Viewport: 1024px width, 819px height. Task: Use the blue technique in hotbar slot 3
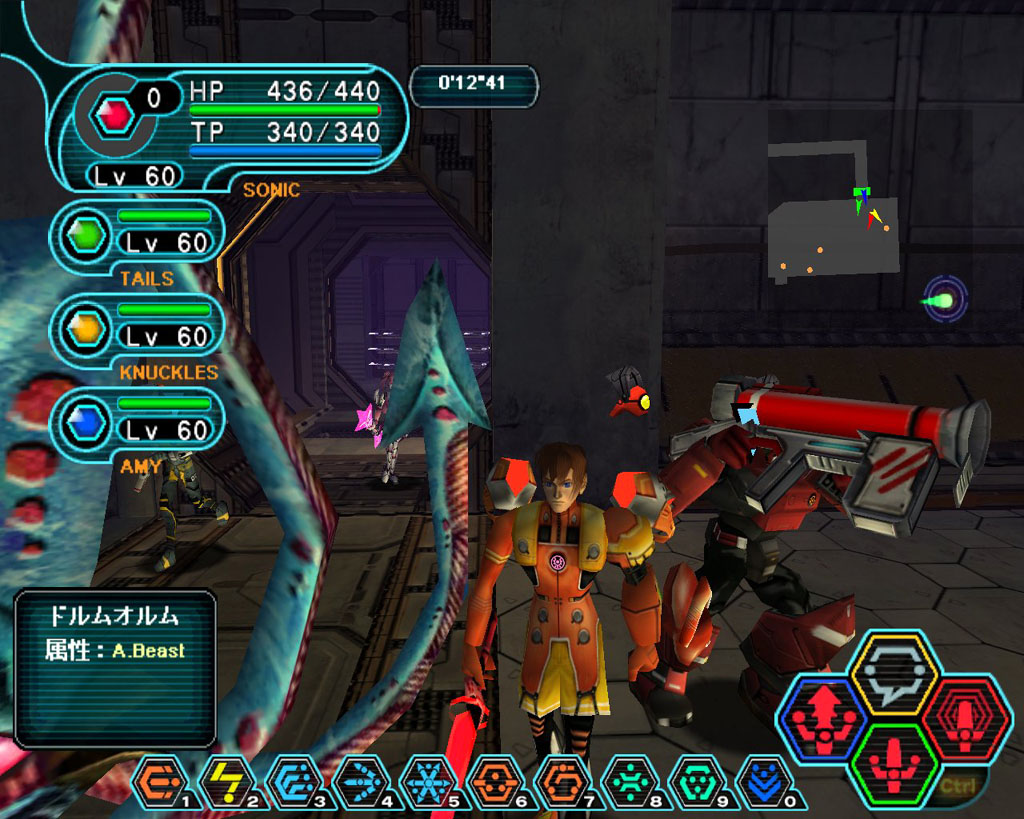pos(291,781)
